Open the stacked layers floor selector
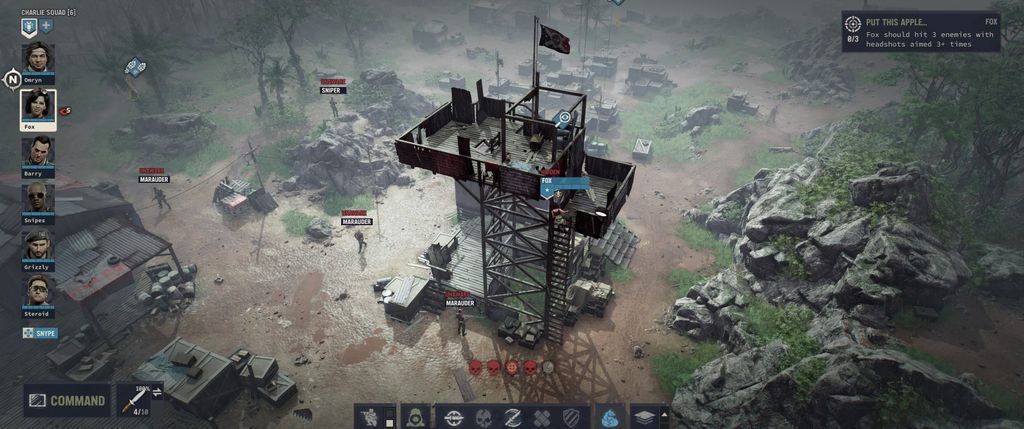This screenshot has height=429, width=1024. [644, 417]
